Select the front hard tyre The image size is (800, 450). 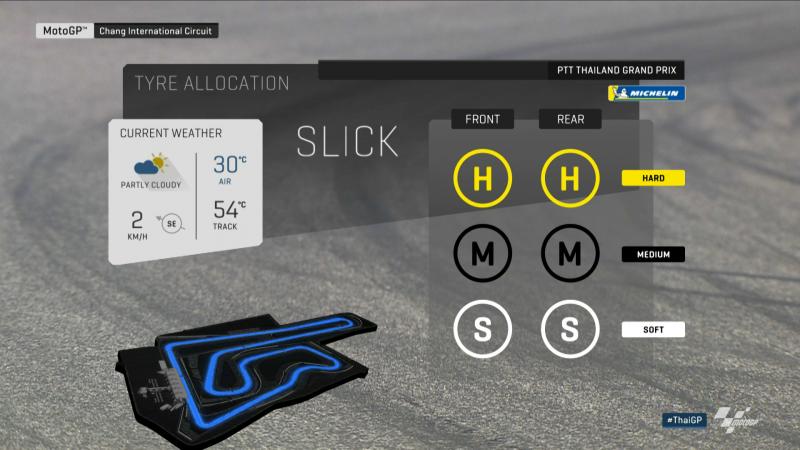click(482, 179)
